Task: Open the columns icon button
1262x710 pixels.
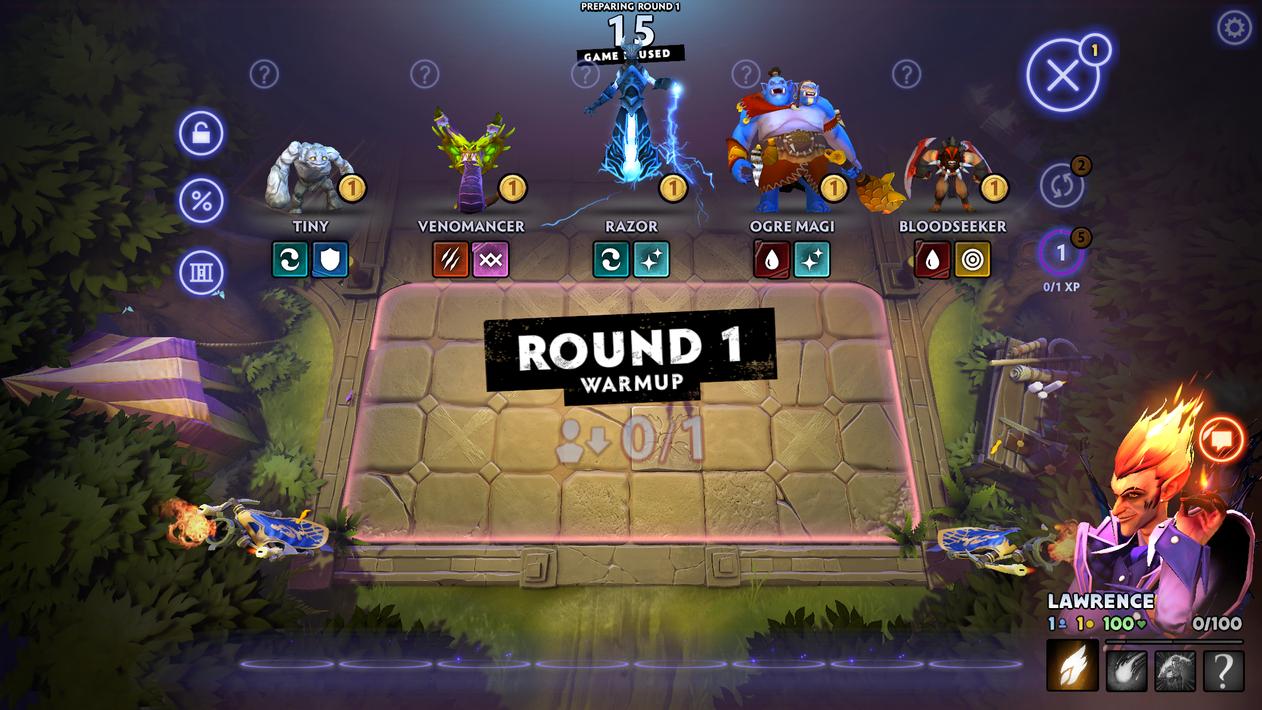Action: [x=201, y=272]
